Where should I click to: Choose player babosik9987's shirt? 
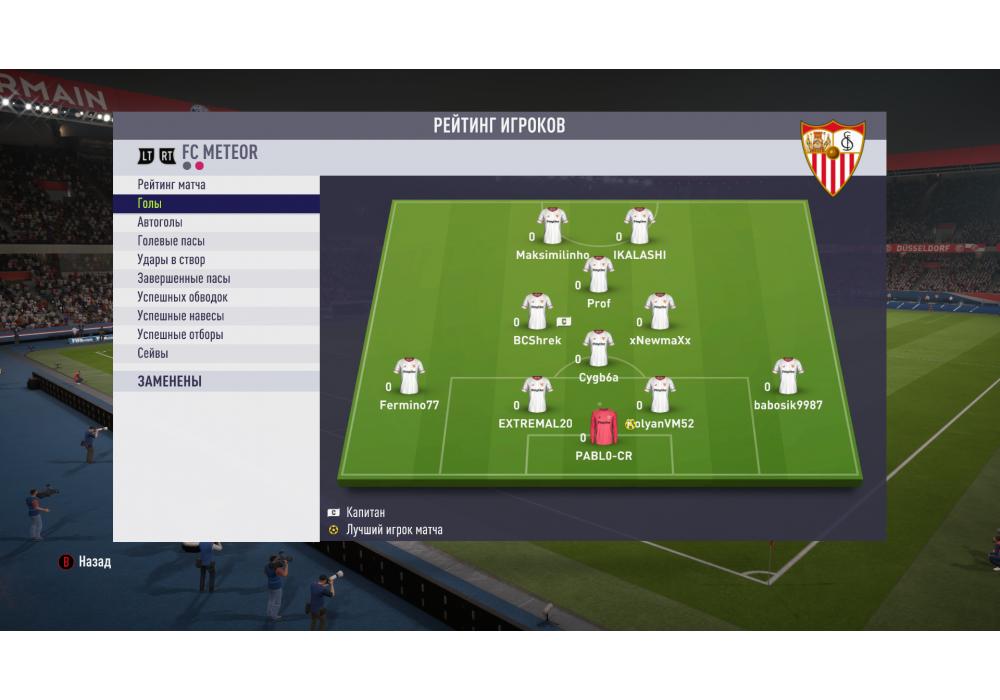(788, 376)
